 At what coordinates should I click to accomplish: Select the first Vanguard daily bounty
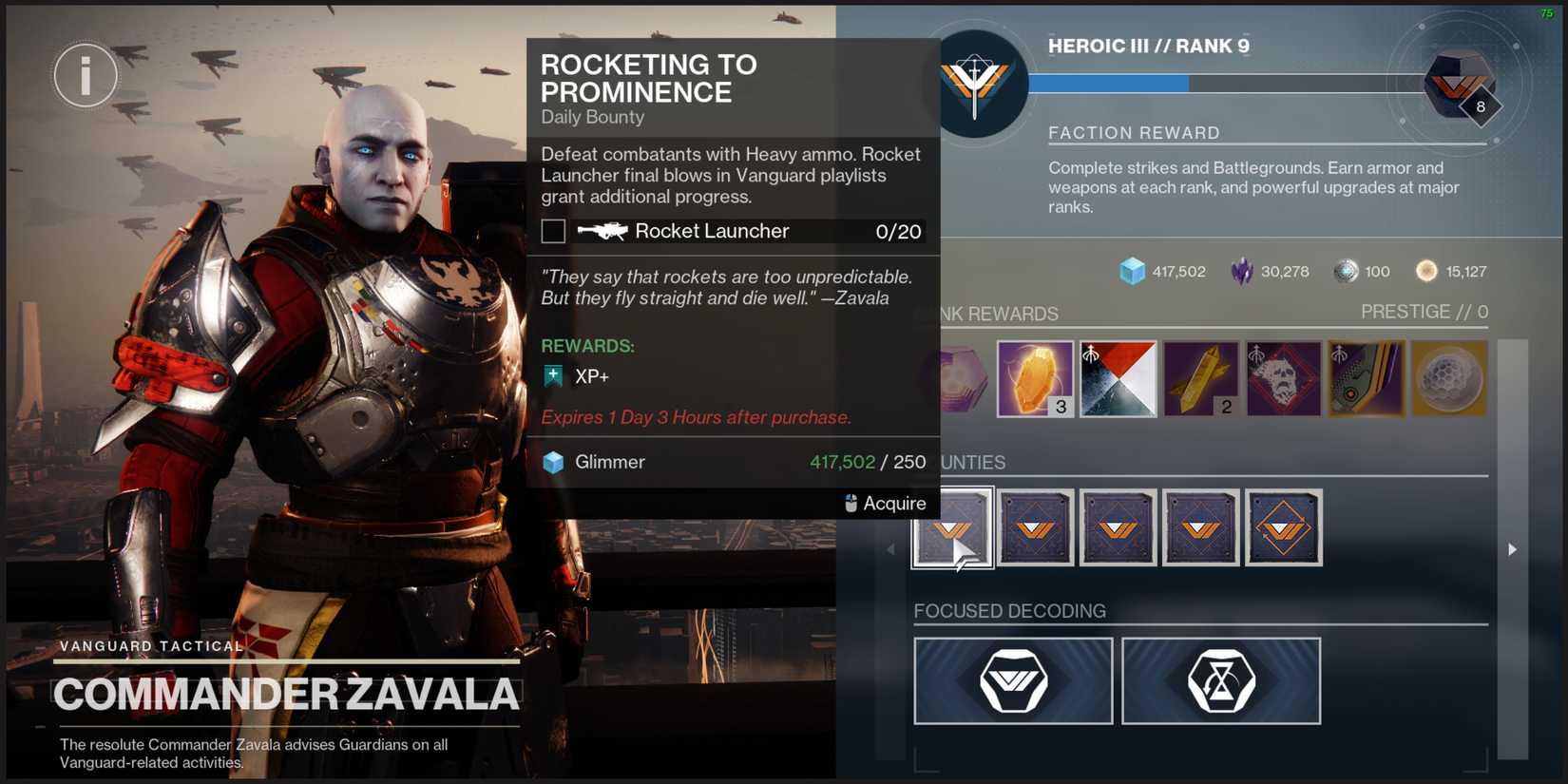(x=953, y=526)
